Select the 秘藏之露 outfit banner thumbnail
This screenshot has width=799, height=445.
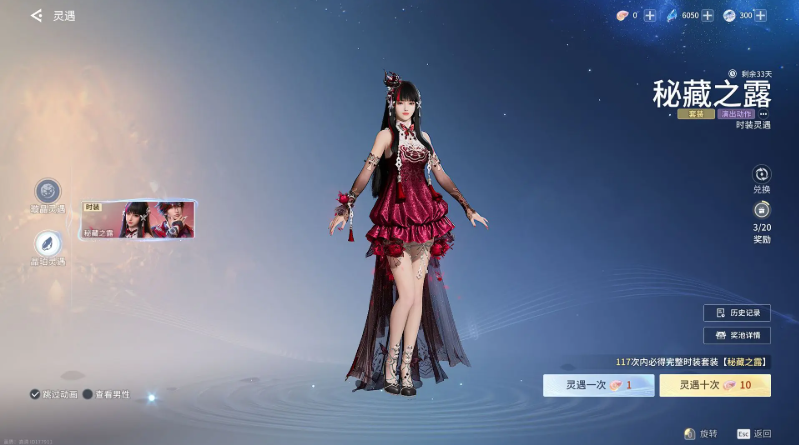(x=138, y=219)
